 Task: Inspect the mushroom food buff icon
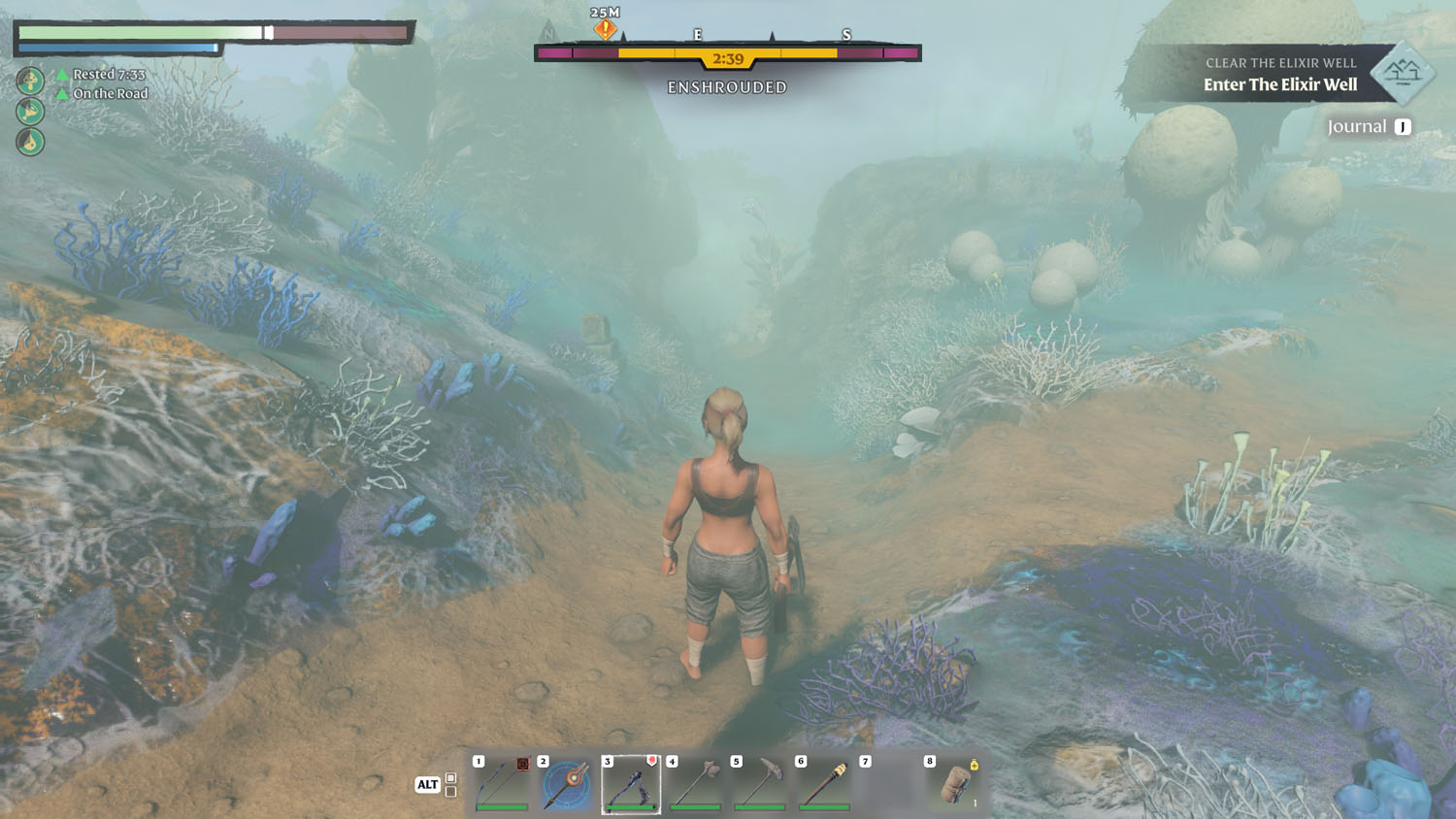pyautogui.click(x=30, y=80)
